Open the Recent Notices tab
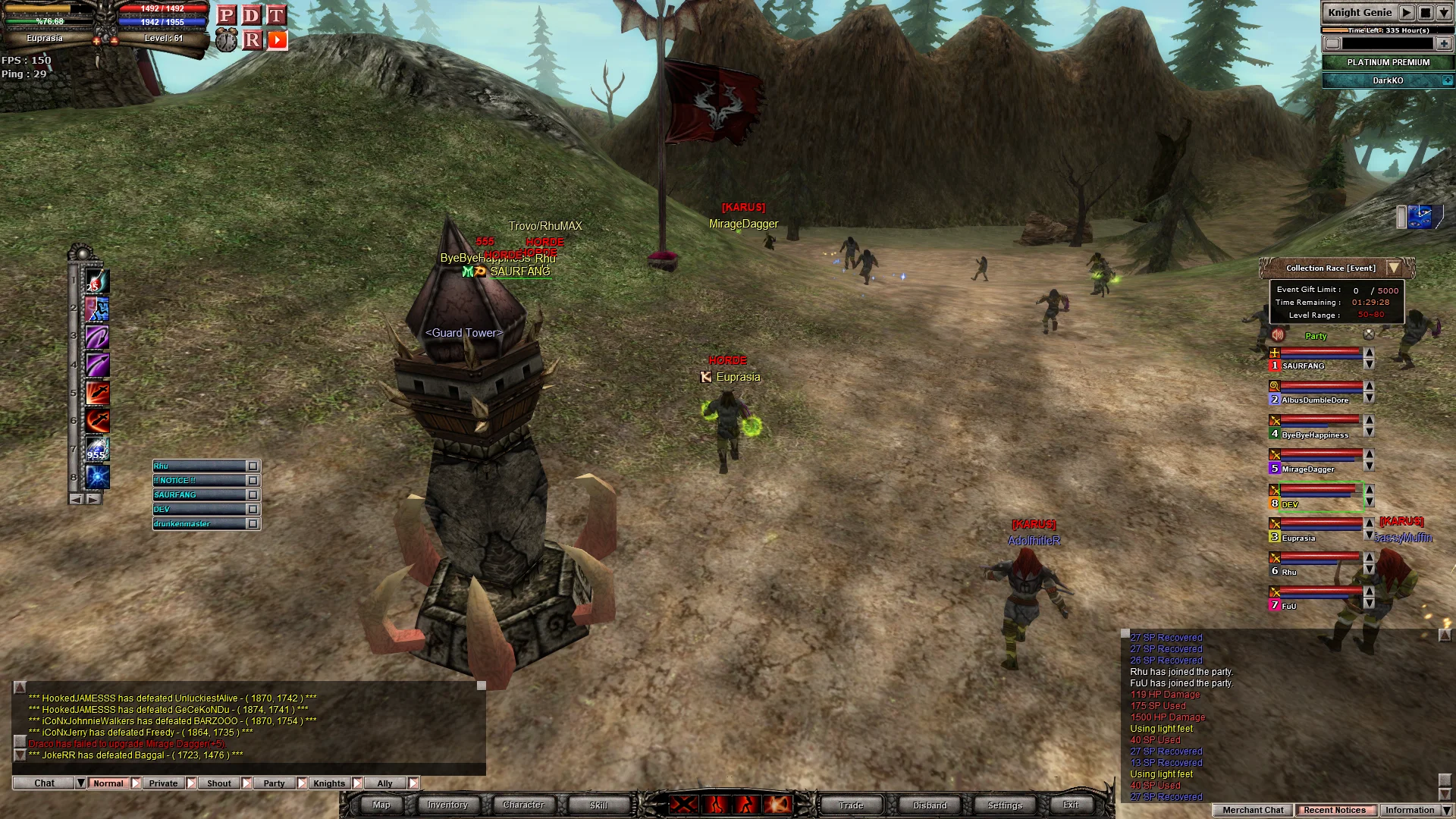The height and width of the screenshot is (819, 1456). click(1335, 810)
